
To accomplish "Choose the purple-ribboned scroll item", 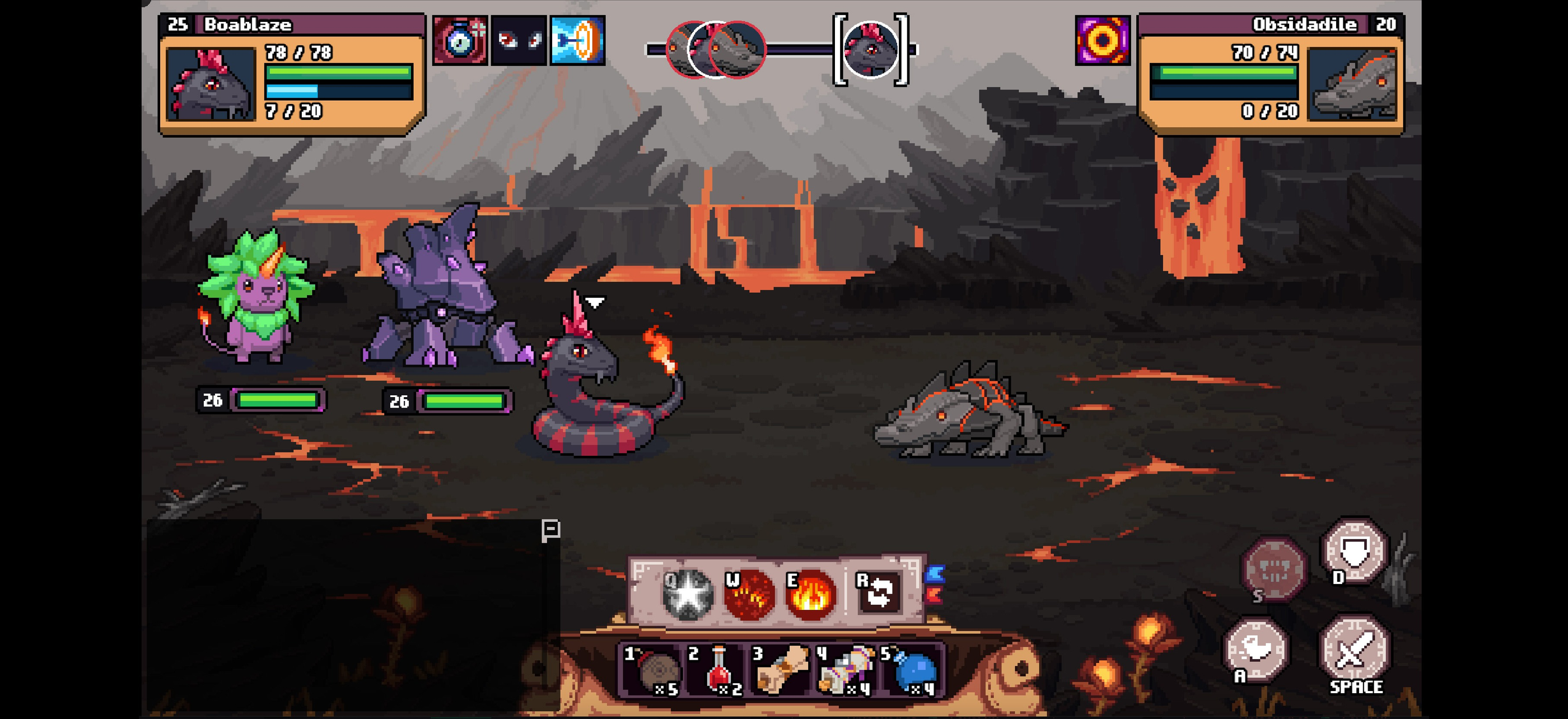I will 845,670.
